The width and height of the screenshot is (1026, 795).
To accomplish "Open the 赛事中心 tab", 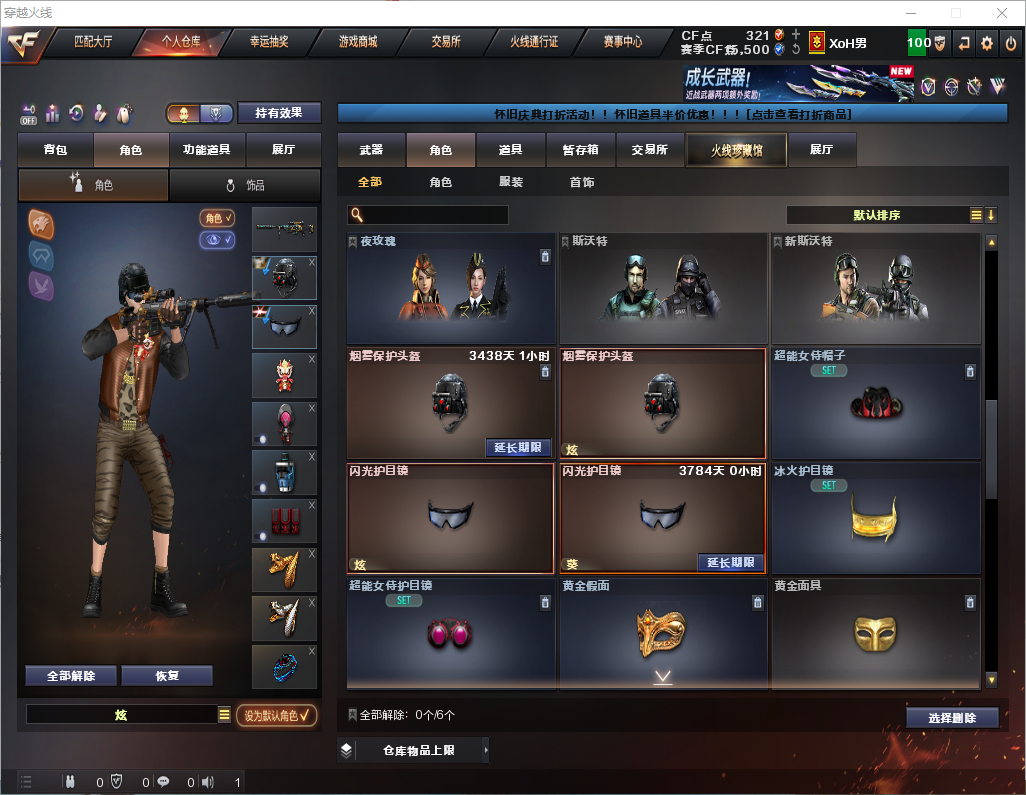I will click(622, 43).
